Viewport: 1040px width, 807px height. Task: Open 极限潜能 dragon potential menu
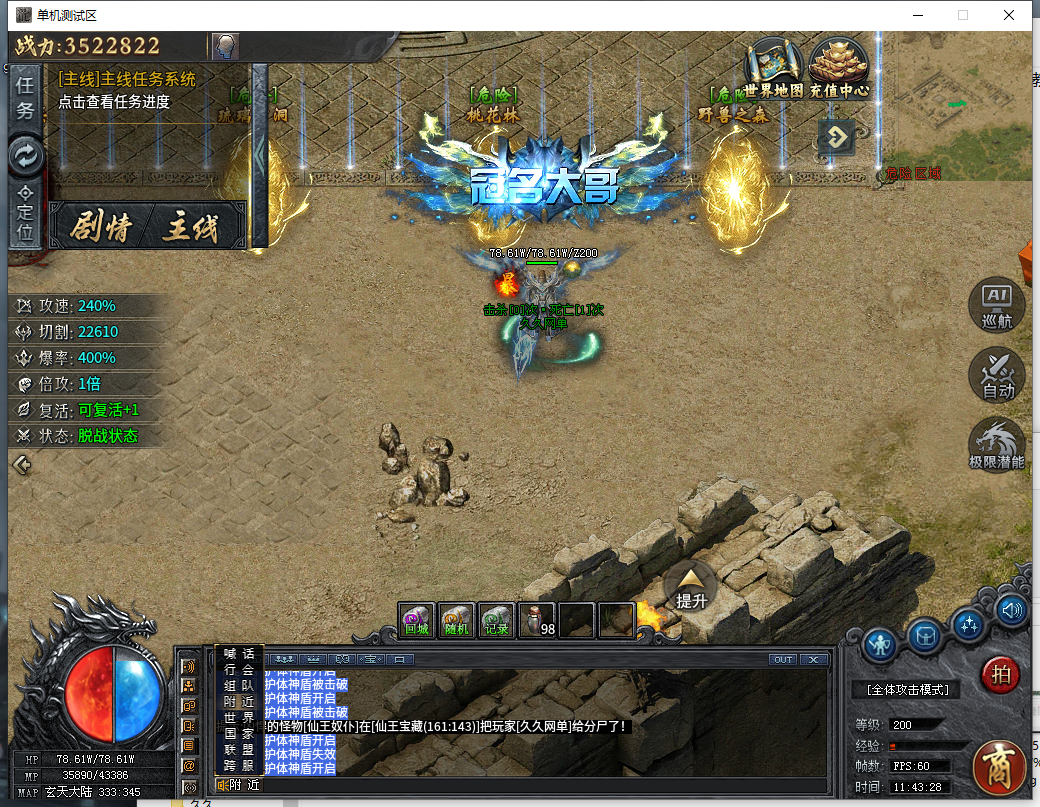click(x=997, y=445)
